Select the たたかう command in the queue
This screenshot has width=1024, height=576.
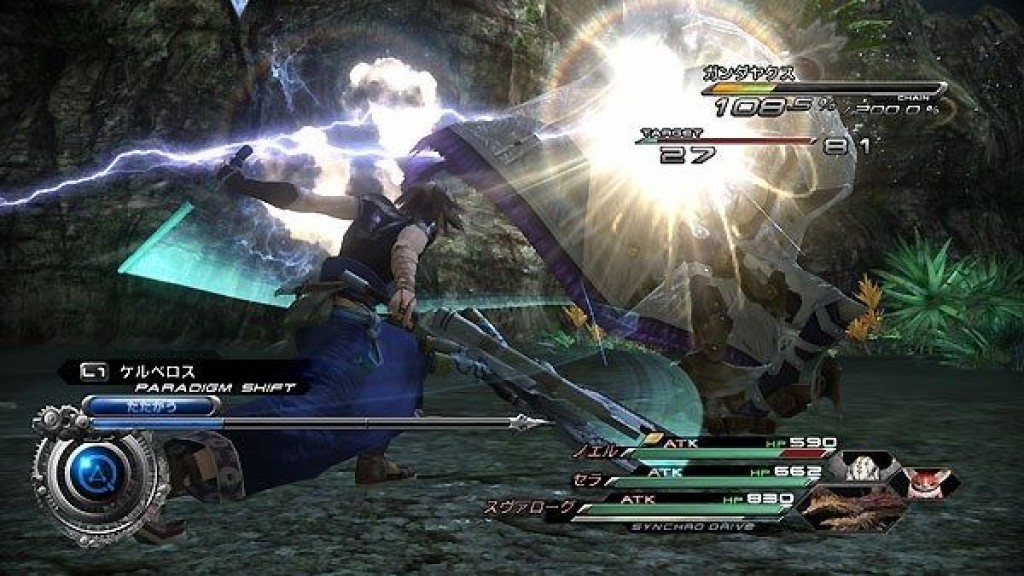point(151,405)
